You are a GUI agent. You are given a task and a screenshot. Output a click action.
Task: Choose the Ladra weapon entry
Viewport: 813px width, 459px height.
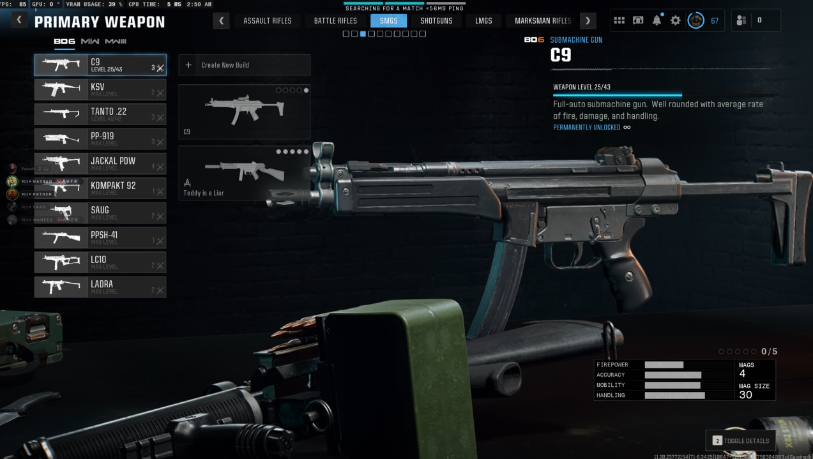100,287
